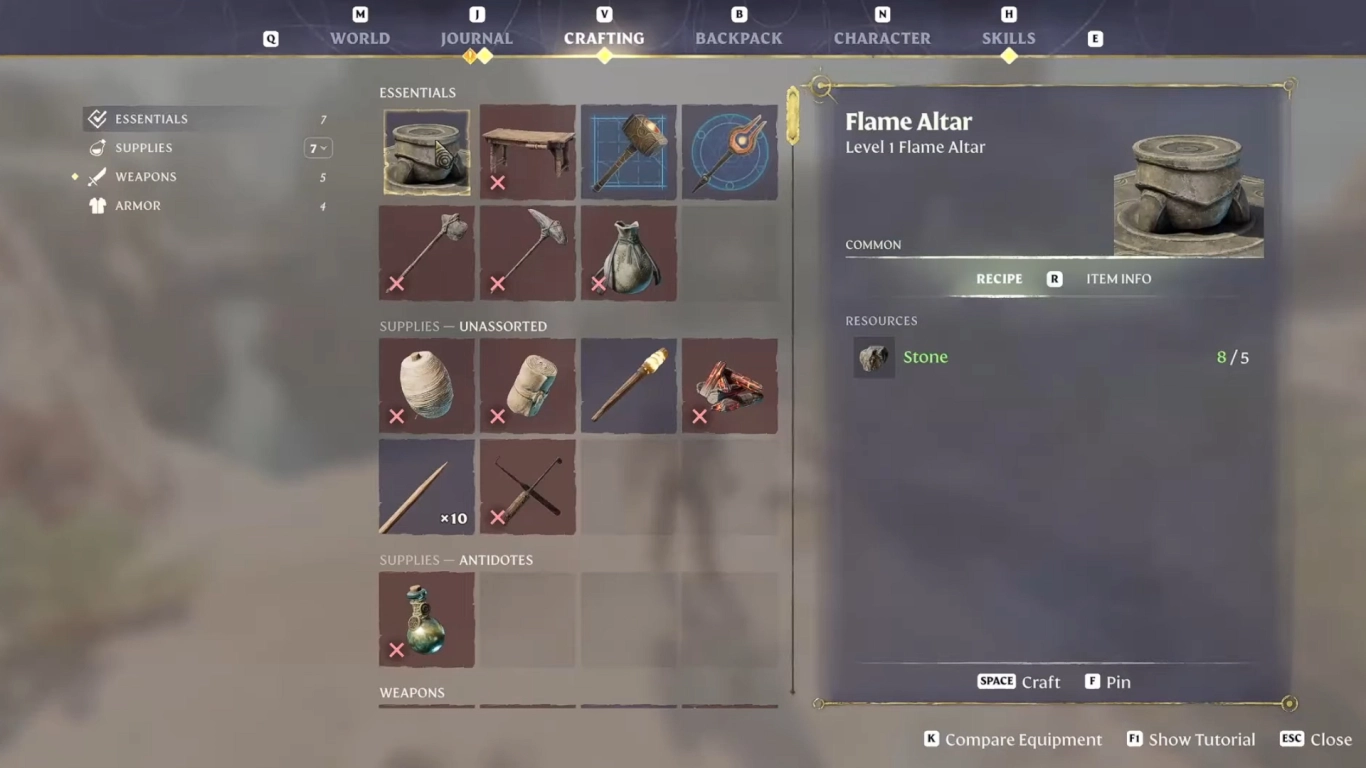Image resolution: width=1366 pixels, height=768 pixels.
Task: Select the antidote potion recipe
Action: [x=426, y=619]
